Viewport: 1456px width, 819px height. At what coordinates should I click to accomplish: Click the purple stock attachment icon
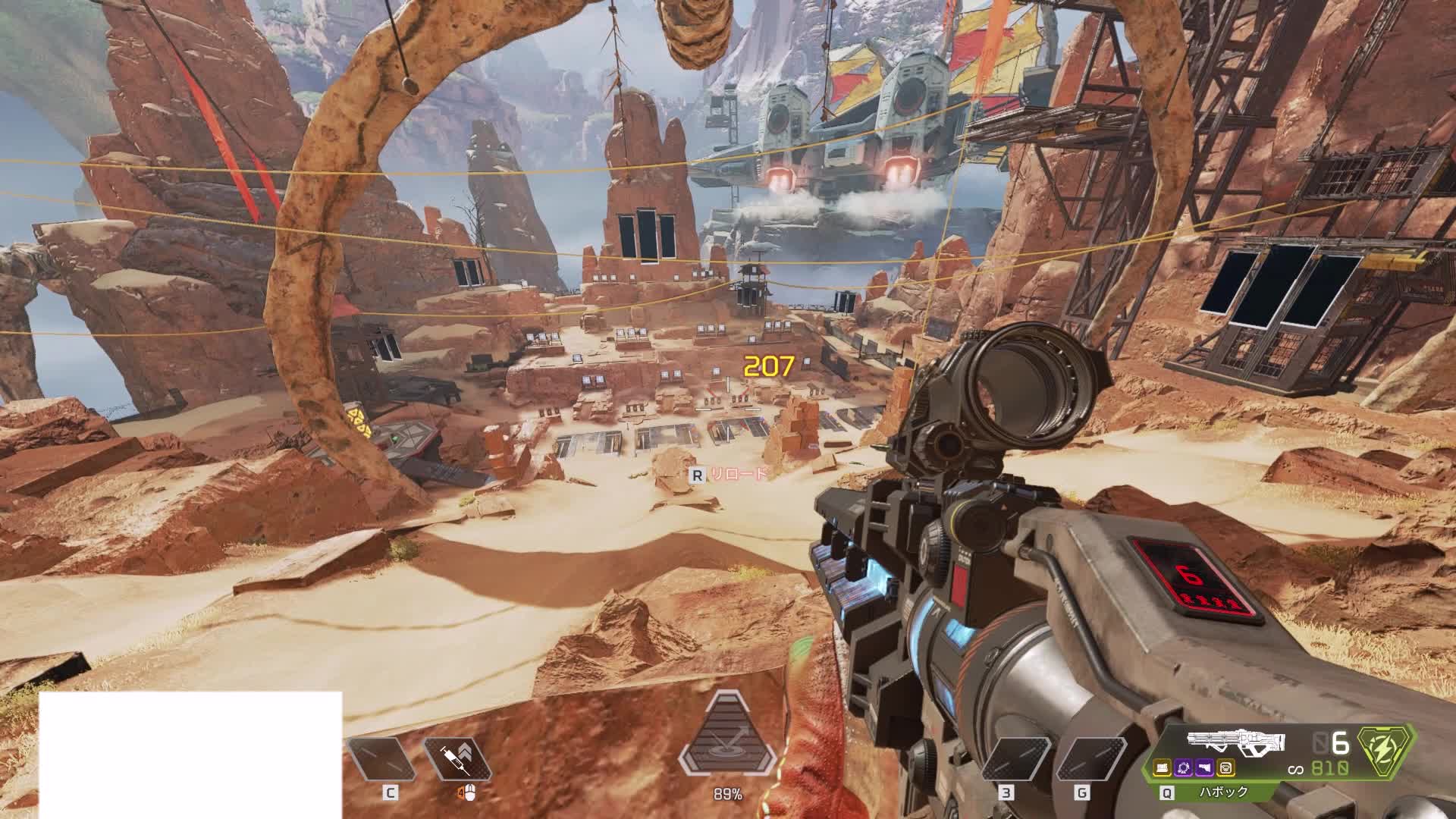(x=1204, y=769)
